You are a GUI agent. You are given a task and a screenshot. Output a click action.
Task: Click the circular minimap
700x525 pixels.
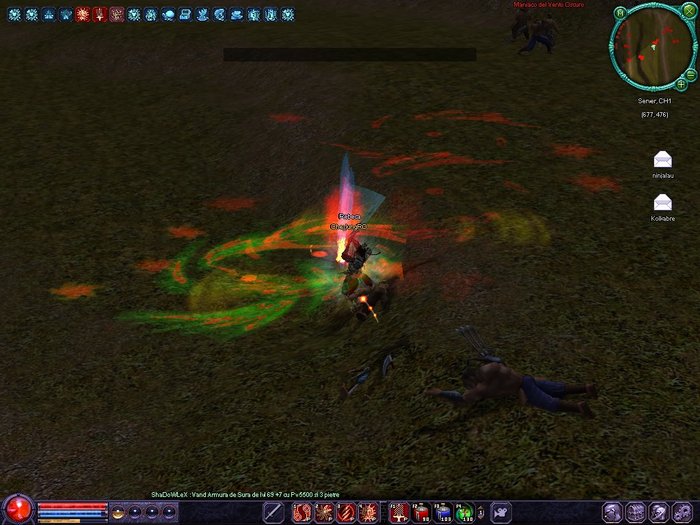(x=650, y=48)
